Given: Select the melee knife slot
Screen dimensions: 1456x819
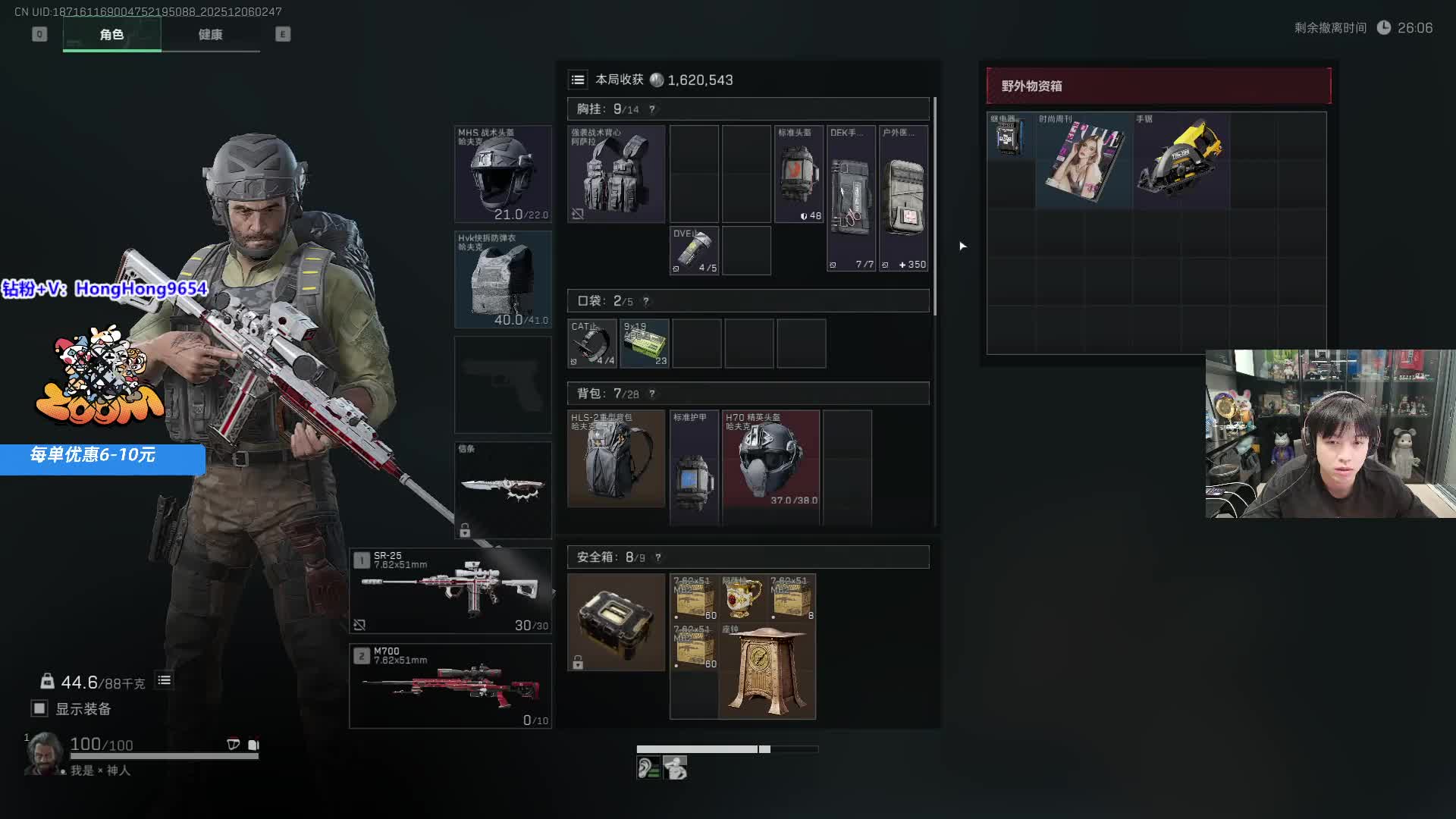Looking at the screenshot, I should pos(503,489).
